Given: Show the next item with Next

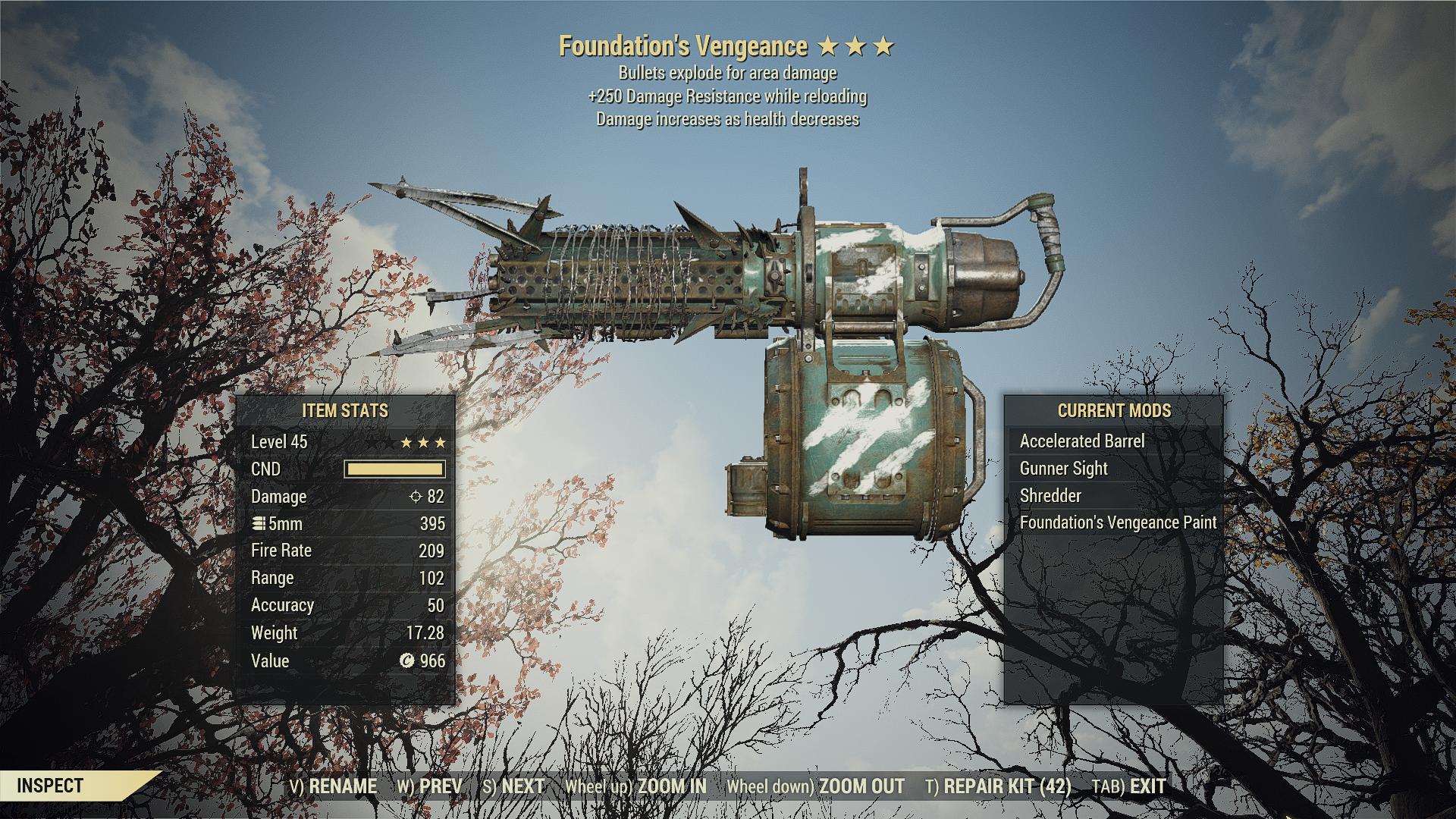Looking at the screenshot, I should pos(513,786).
